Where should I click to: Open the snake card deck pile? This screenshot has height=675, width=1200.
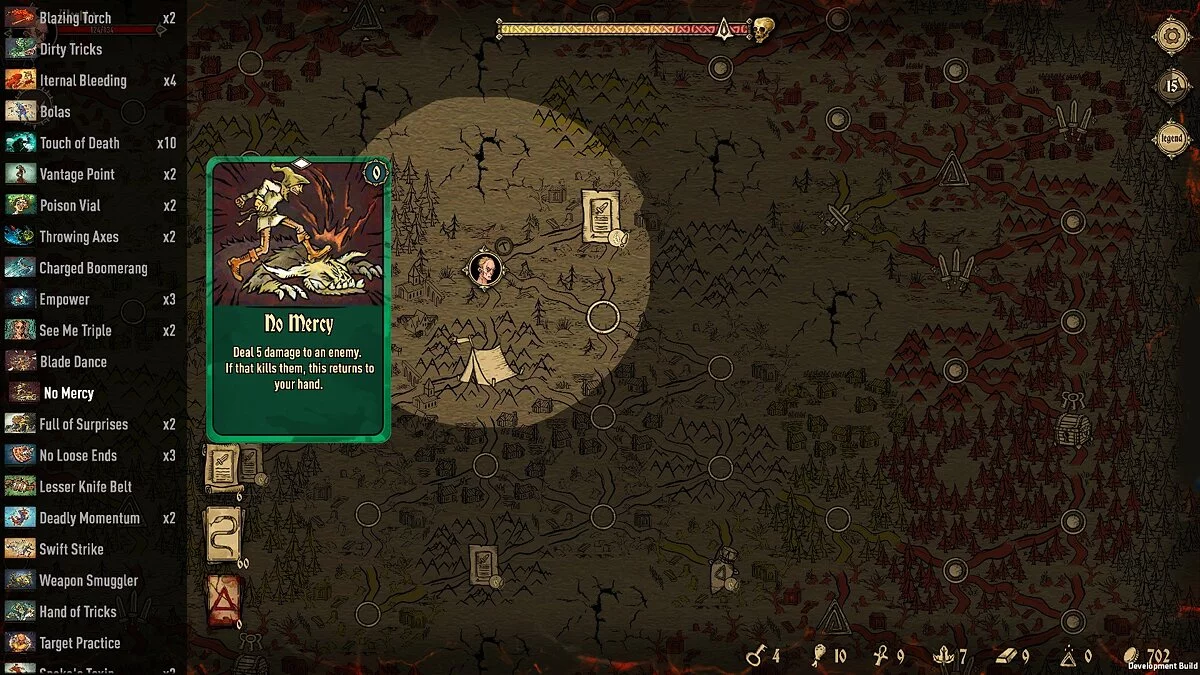point(222,535)
